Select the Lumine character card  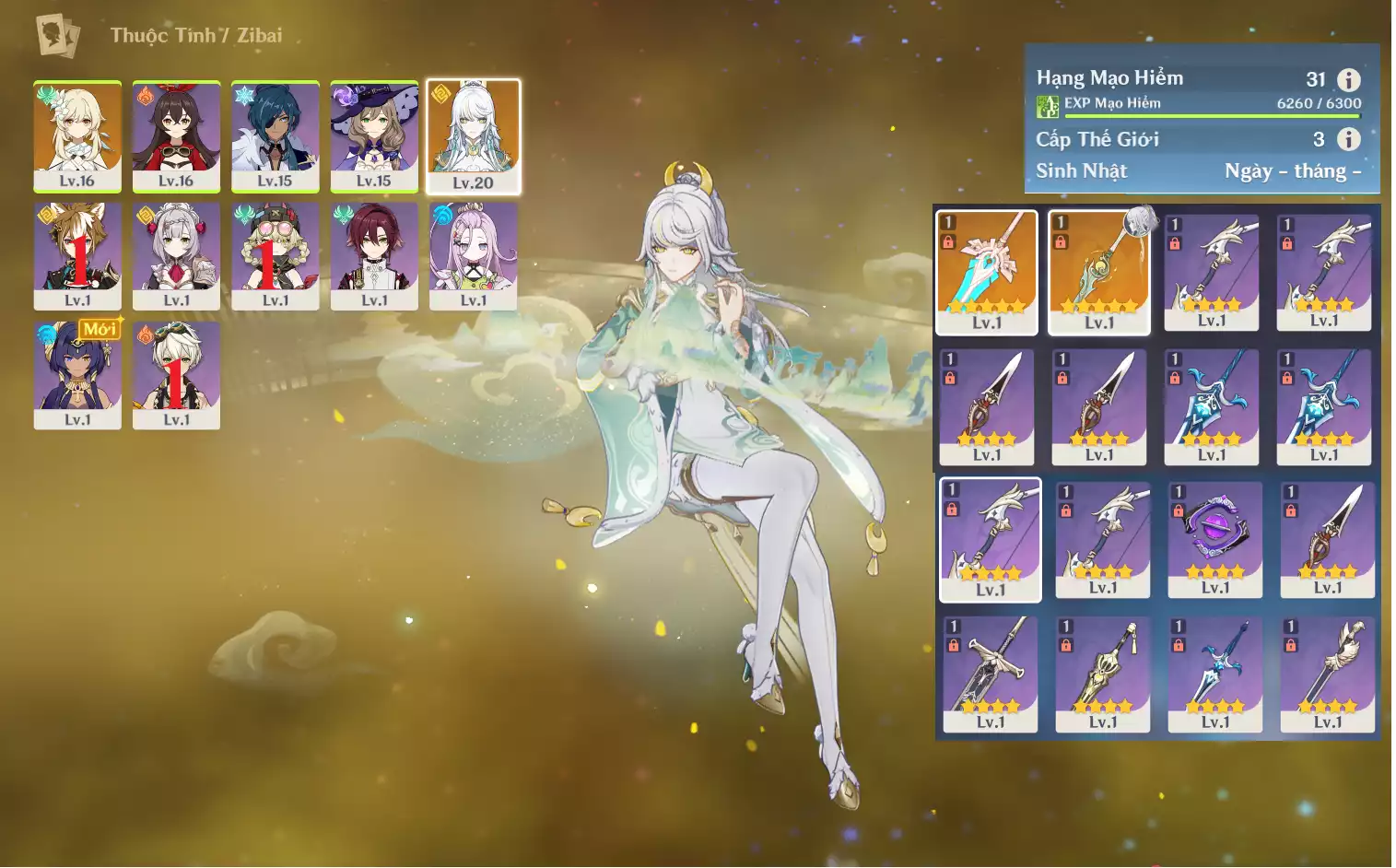[x=77, y=135]
